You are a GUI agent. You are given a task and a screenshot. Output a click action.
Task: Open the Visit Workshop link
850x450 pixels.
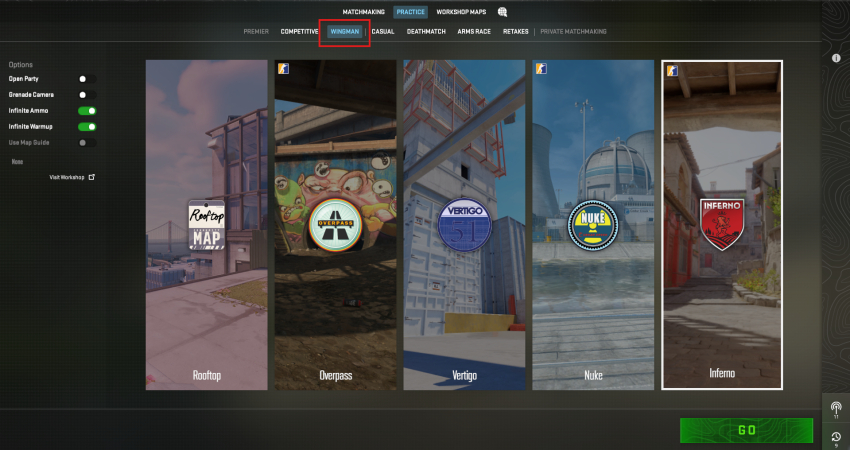(72, 177)
